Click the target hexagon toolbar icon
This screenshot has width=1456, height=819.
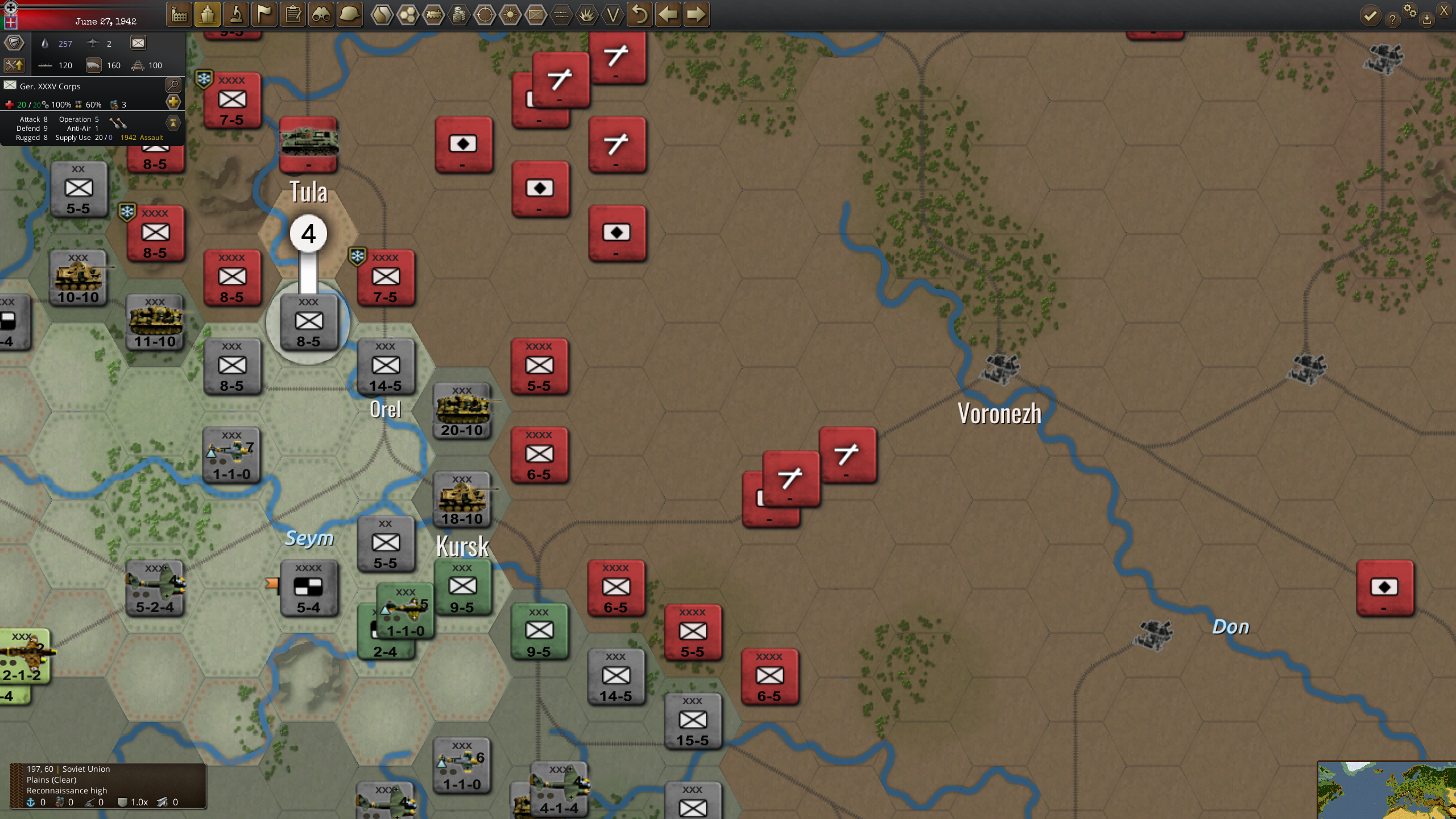[486, 15]
